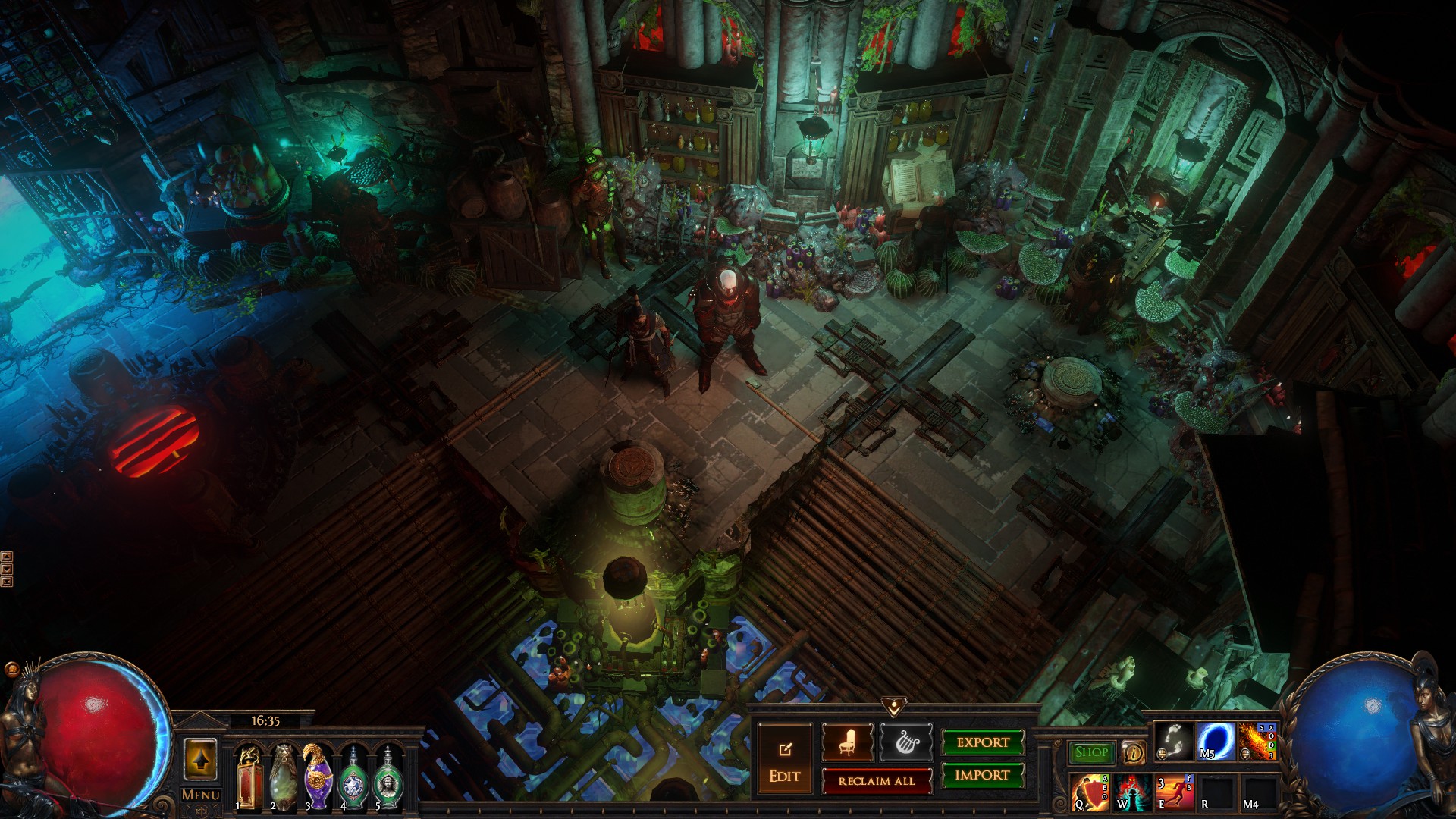The image size is (1456, 819).
Task: Open the Menu button
Action: [201, 795]
